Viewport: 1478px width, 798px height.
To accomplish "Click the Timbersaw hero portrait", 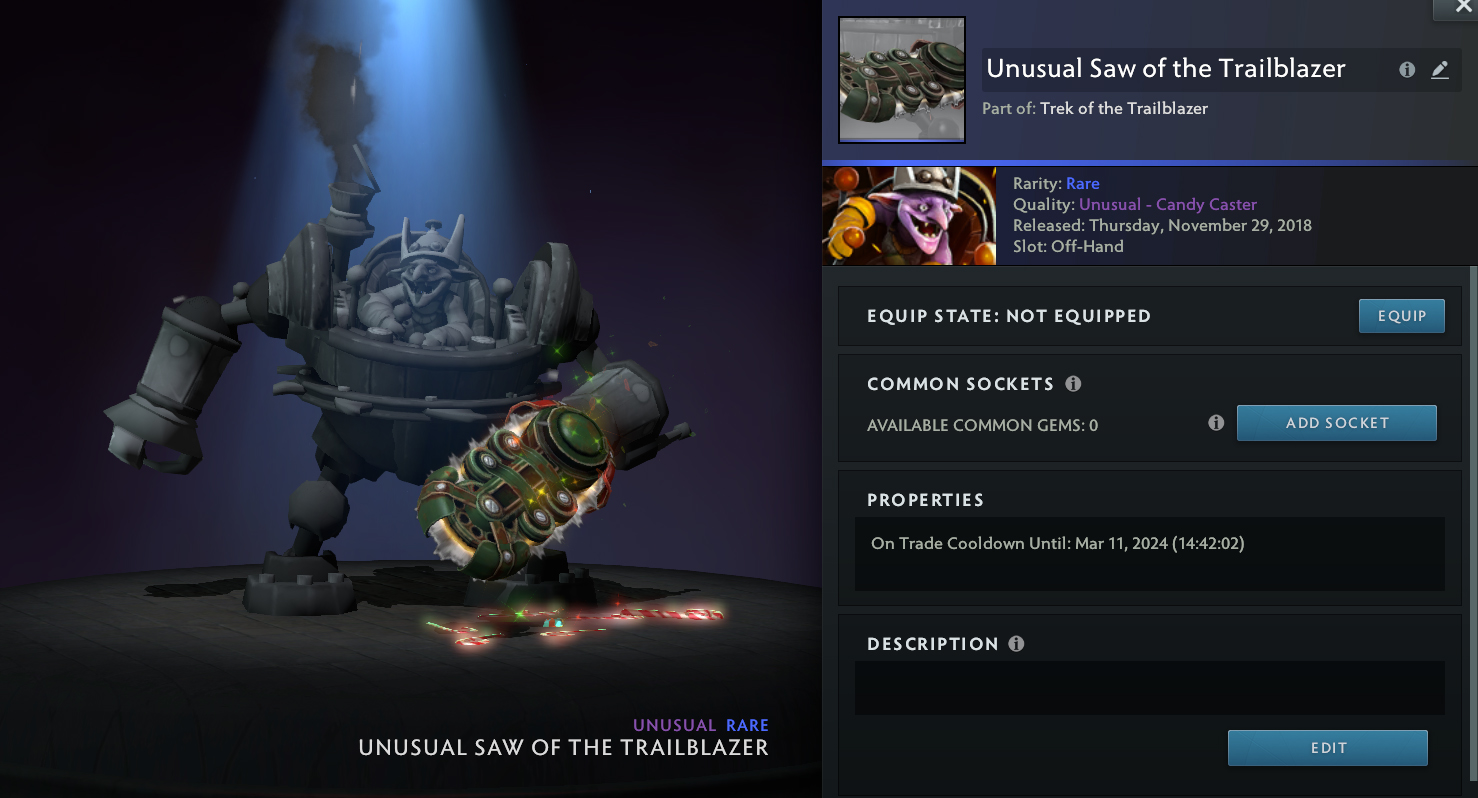I will coord(909,216).
